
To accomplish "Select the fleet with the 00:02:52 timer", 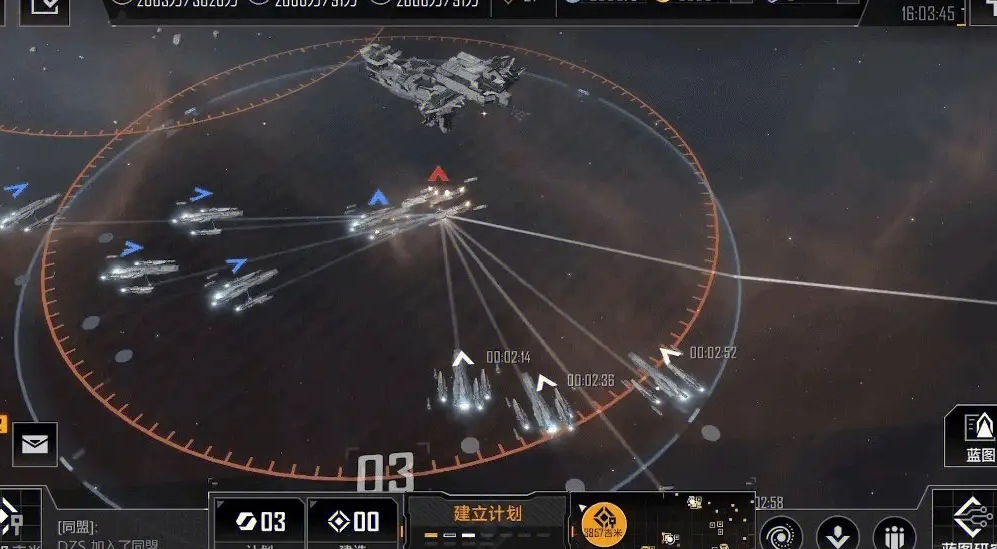I will [666, 376].
